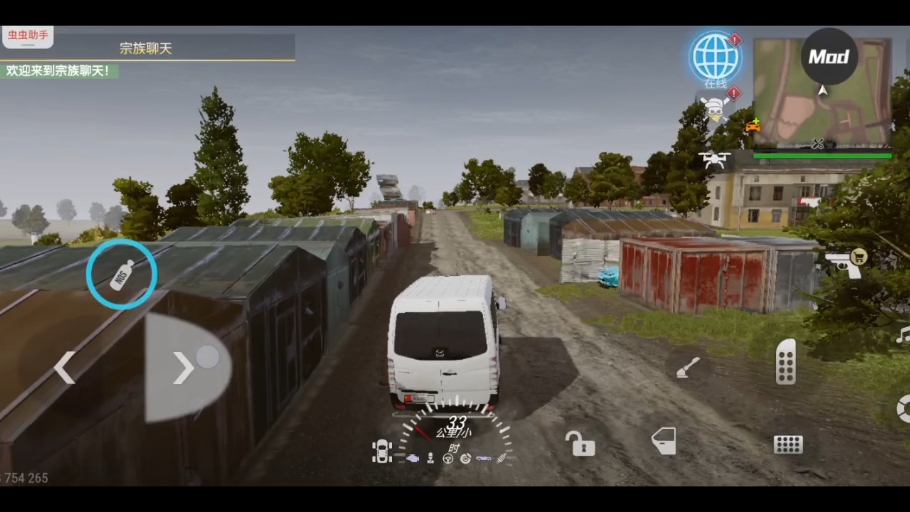
Task: Open the online globe menu
Action: (714, 57)
